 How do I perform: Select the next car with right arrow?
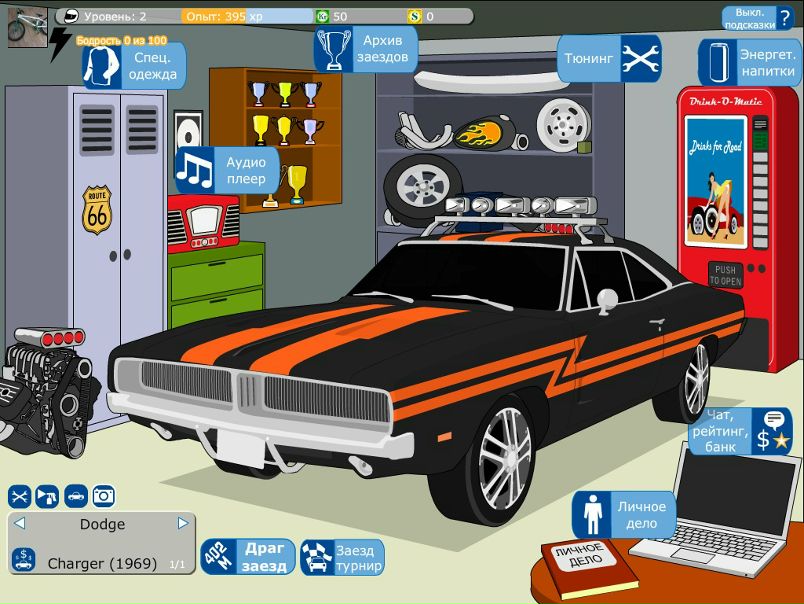pyautogui.click(x=183, y=523)
